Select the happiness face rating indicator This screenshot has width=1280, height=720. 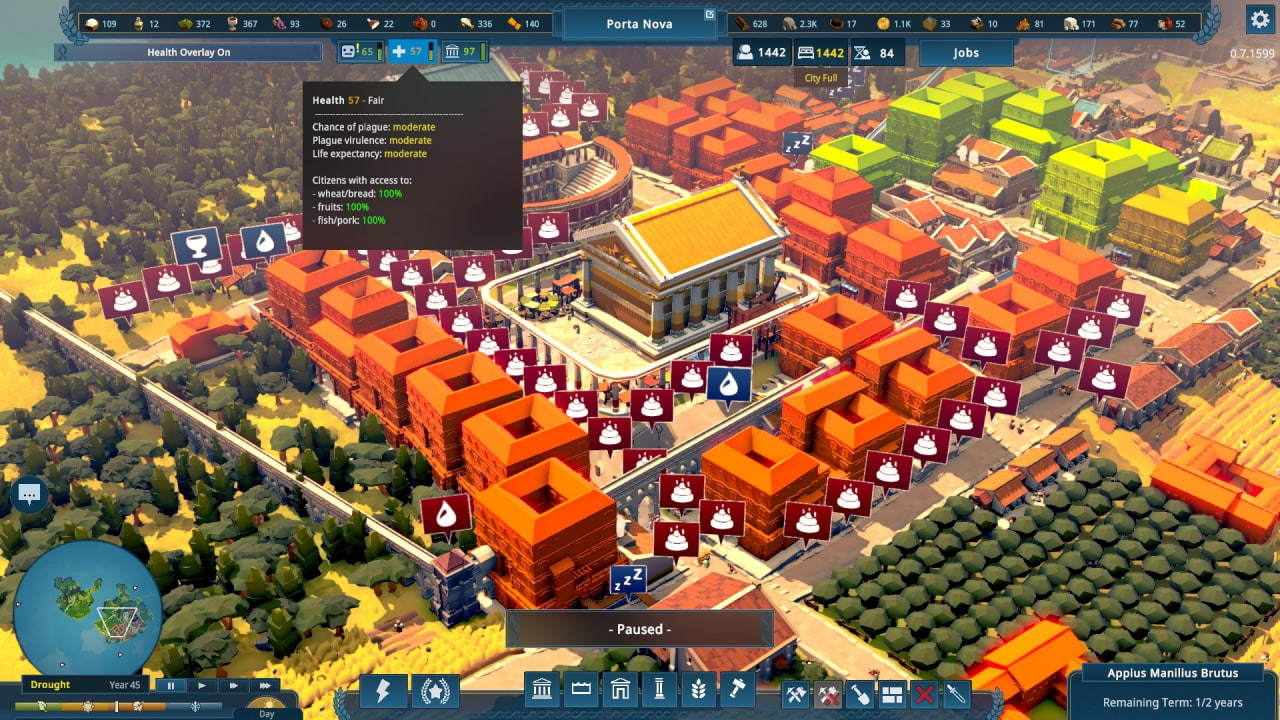(x=360, y=52)
